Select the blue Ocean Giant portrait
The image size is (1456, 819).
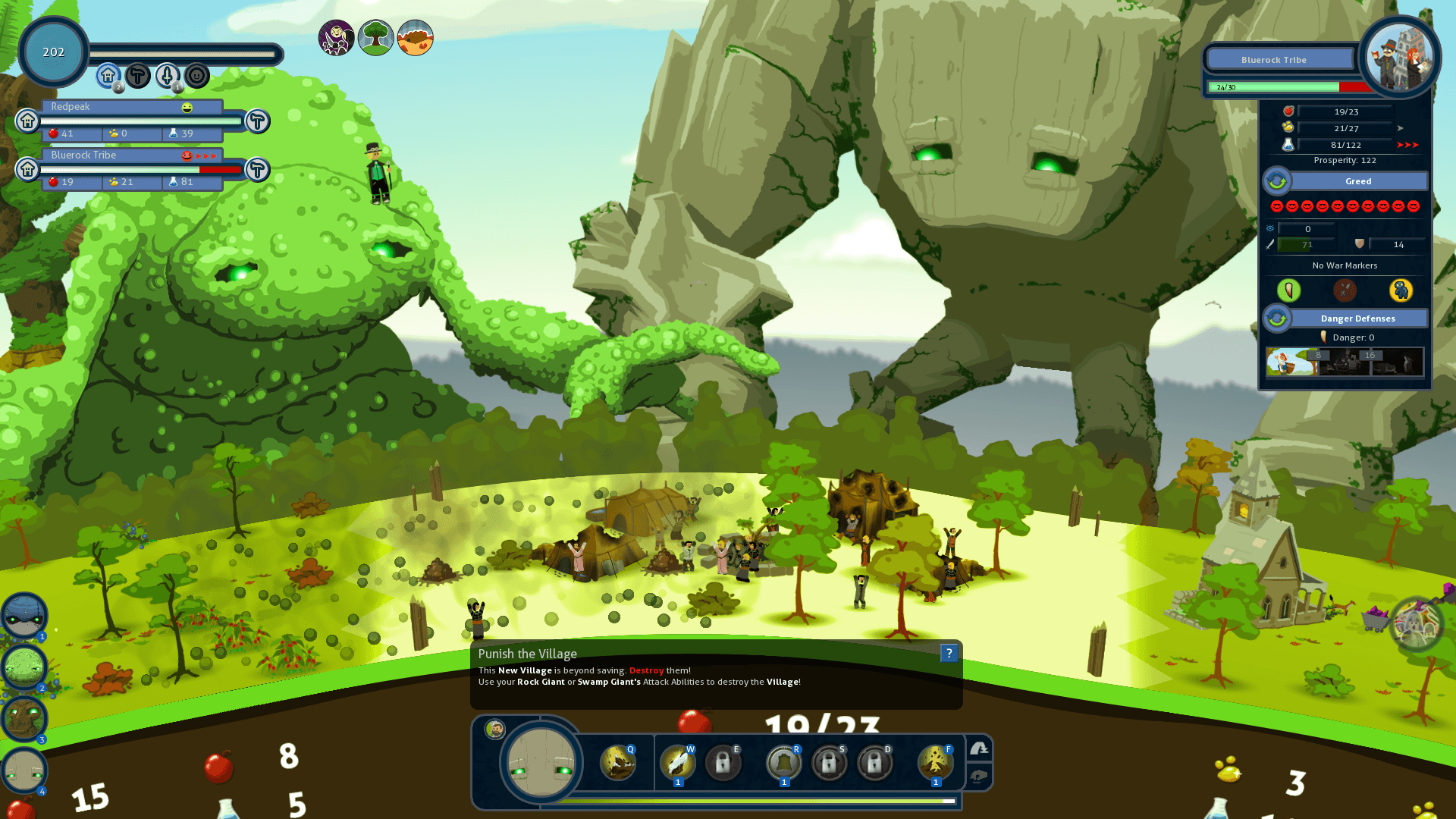pos(24,615)
